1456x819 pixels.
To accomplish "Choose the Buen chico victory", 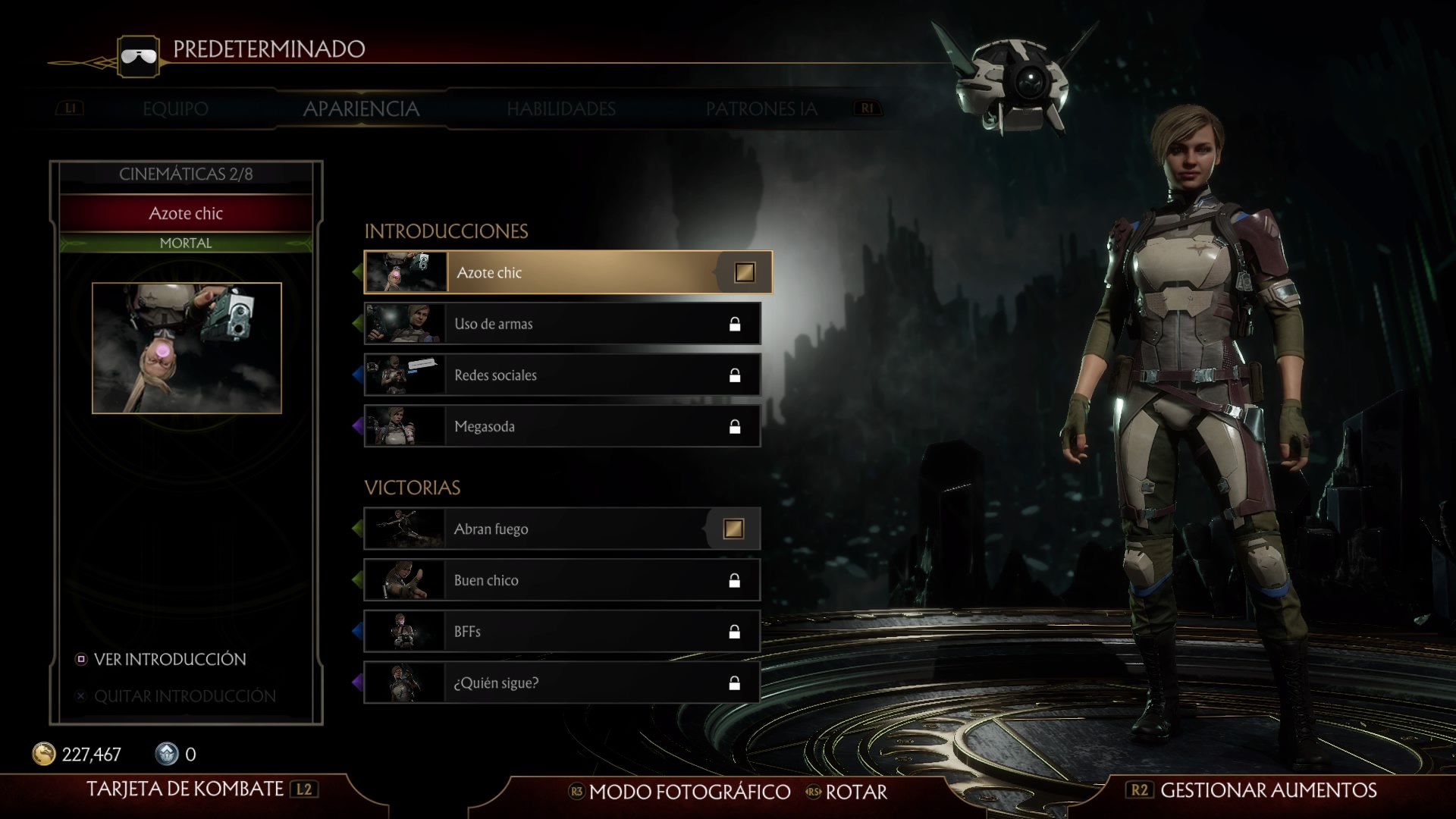I will click(562, 580).
